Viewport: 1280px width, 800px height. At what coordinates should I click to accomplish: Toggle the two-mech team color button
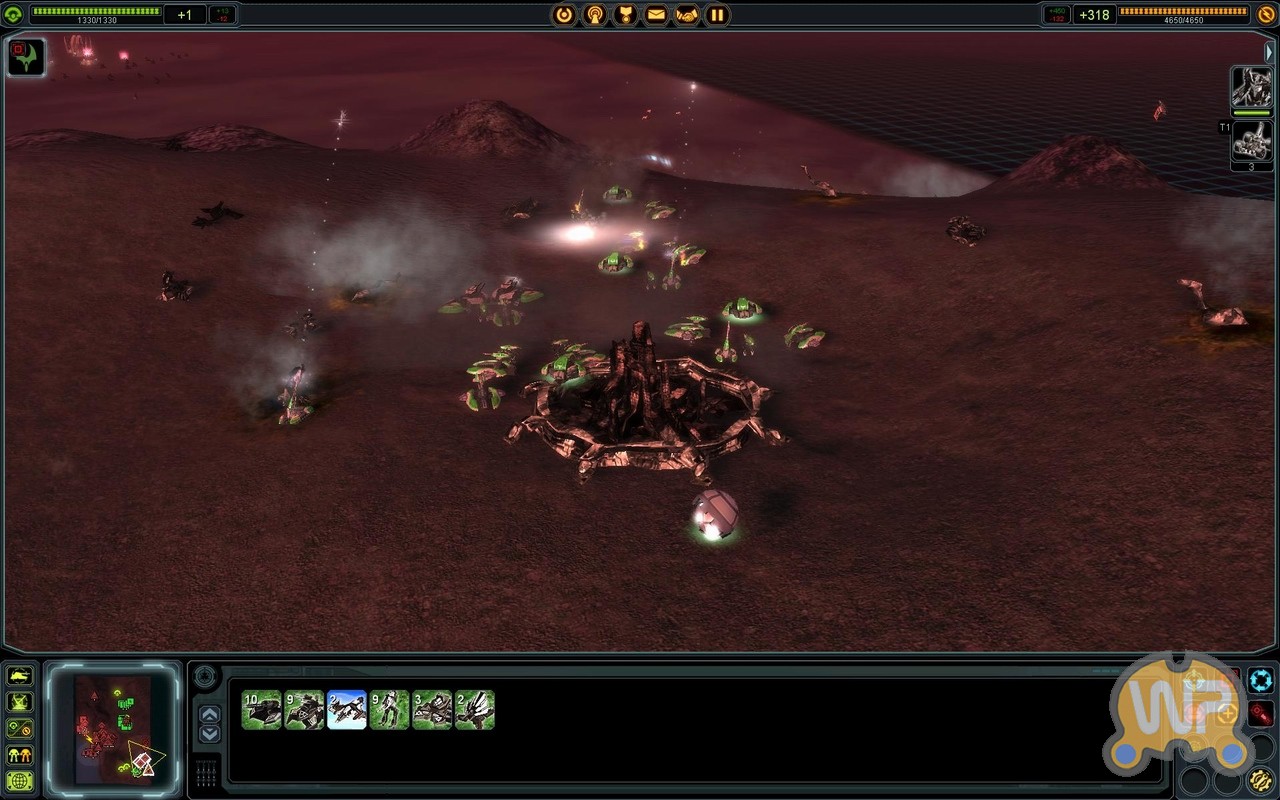(20, 755)
